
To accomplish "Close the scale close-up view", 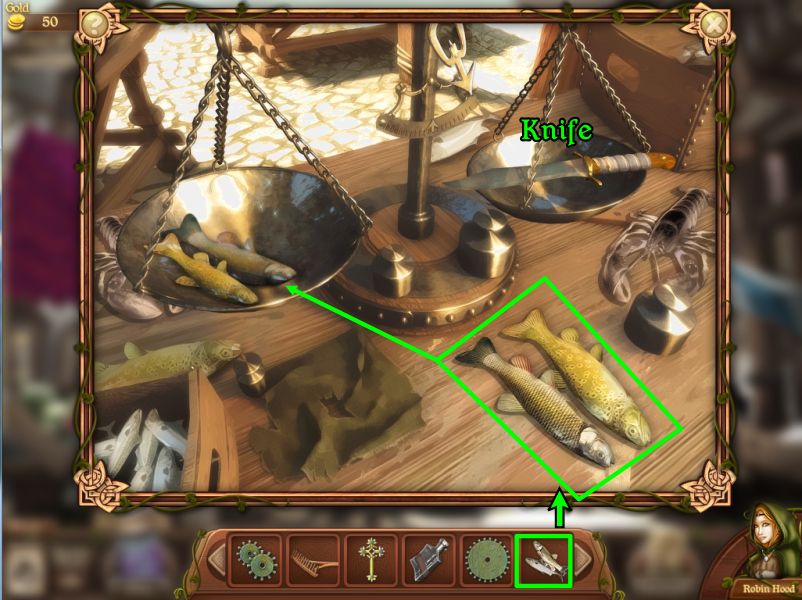I will [x=713, y=22].
